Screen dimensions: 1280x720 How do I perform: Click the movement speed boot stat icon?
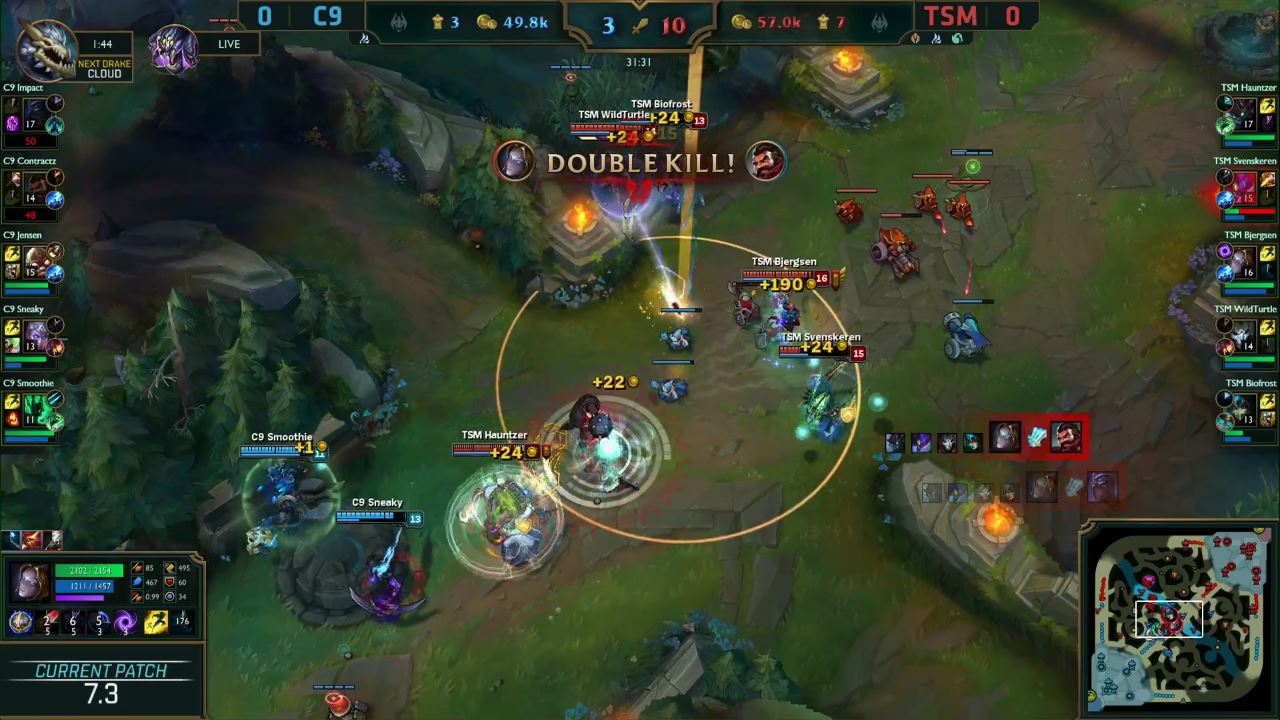click(170, 568)
